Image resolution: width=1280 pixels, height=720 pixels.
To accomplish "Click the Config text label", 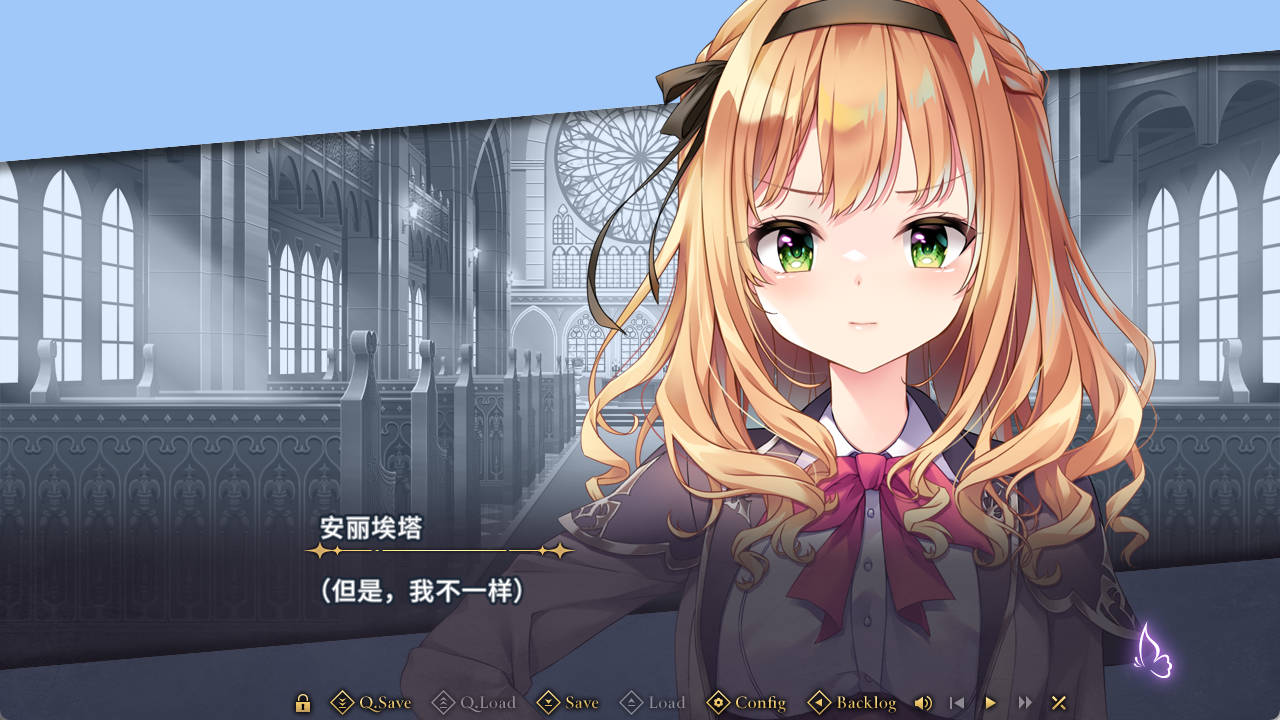I will point(760,703).
